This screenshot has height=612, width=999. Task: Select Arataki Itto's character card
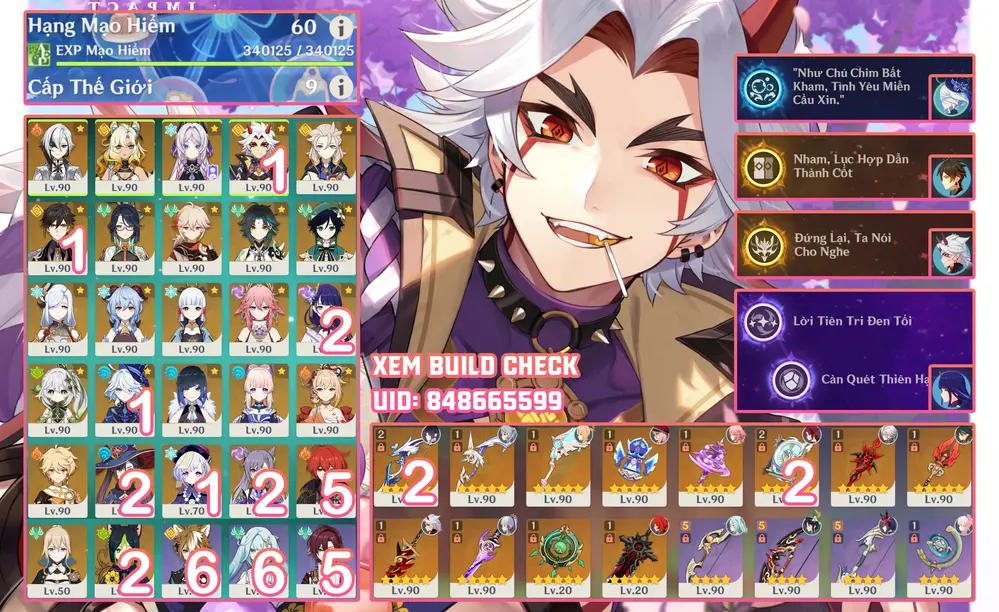click(258, 157)
